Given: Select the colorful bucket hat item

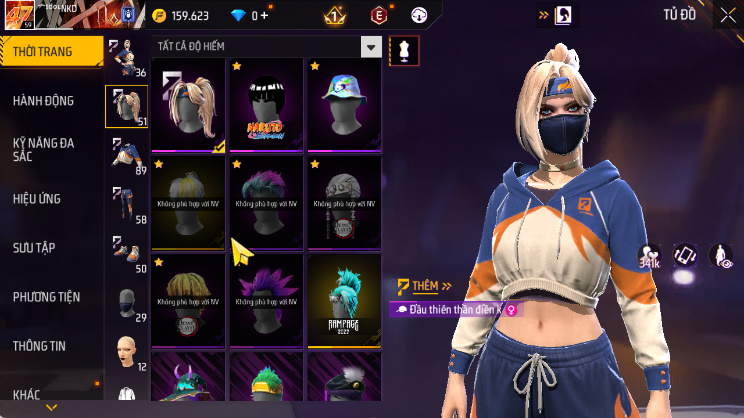Looking at the screenshot, I should 344,105.
